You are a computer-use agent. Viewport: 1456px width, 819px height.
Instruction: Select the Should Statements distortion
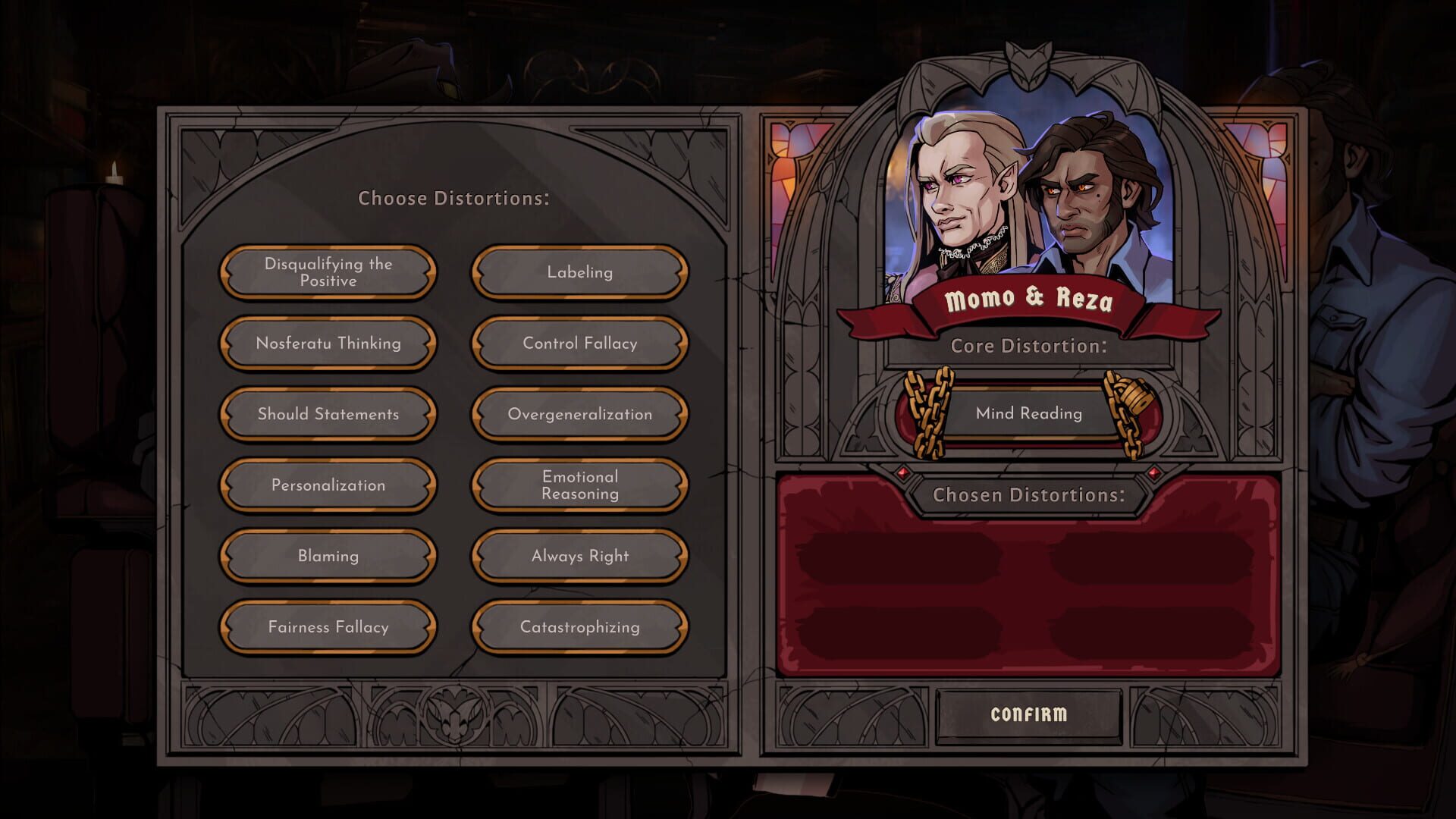(x=328, y=414)
